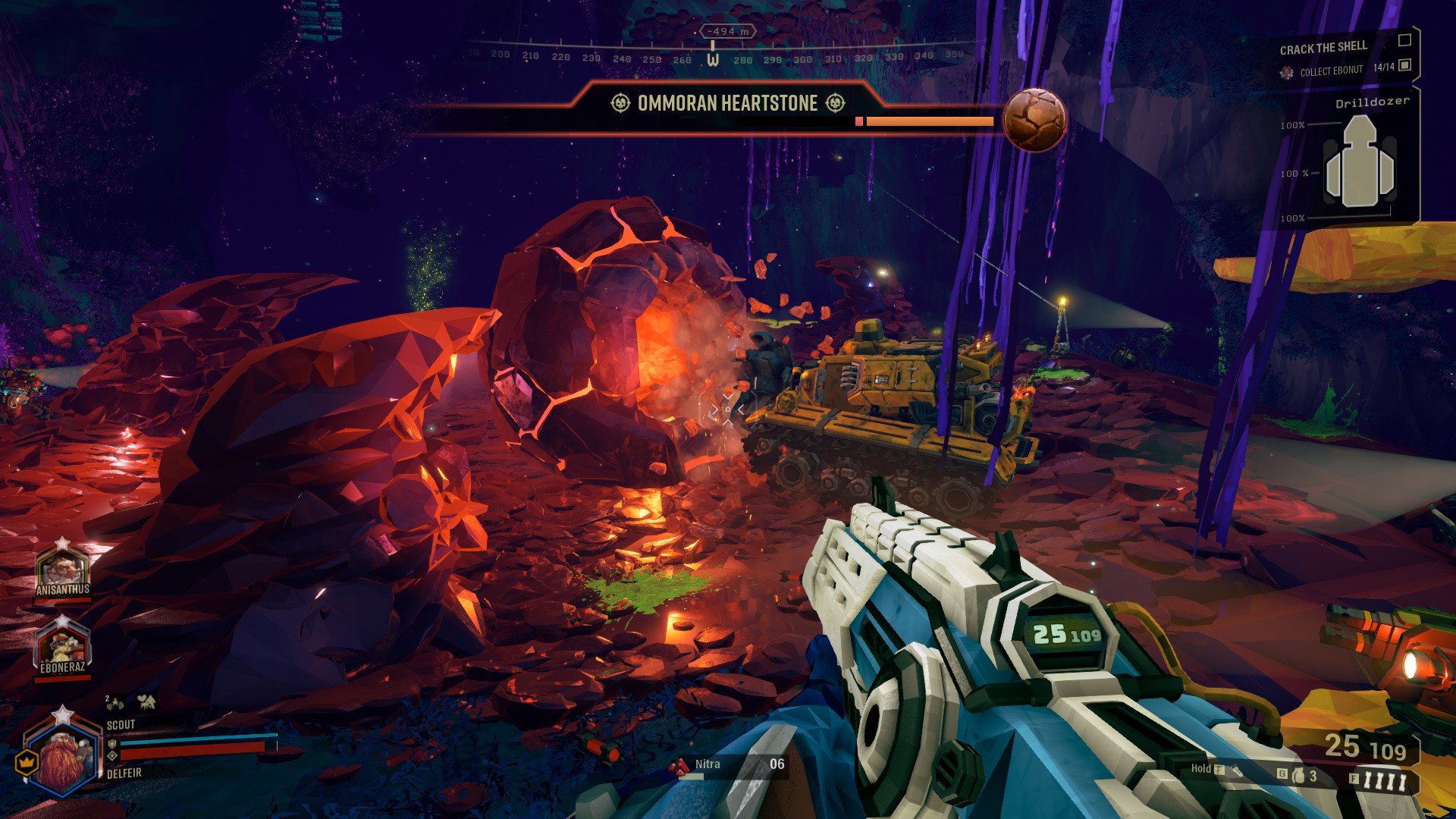Open the Crack the Shell objective tracker

click(1323, 49)
